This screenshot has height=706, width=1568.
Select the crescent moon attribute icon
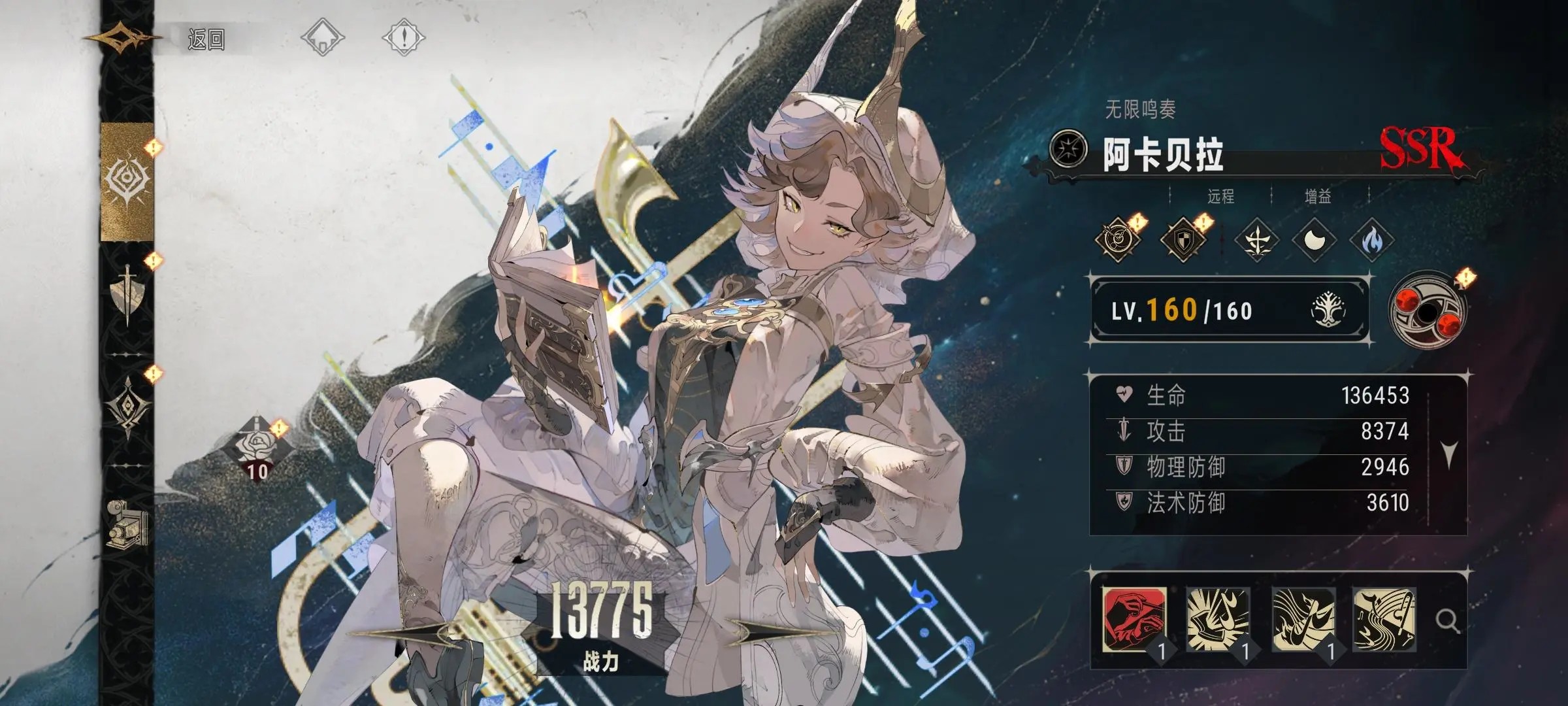tap(1314, 240)
